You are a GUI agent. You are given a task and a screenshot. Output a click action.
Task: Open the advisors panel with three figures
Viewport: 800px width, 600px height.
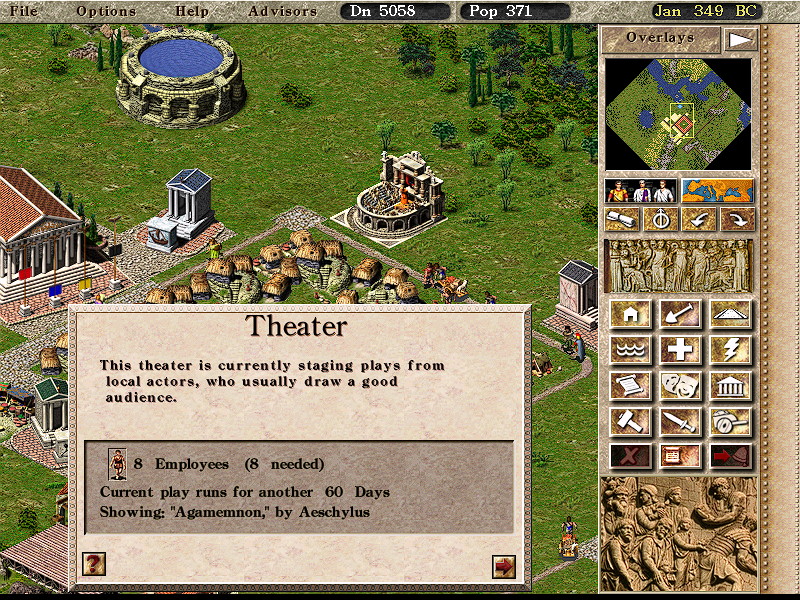tap(642, 191)
